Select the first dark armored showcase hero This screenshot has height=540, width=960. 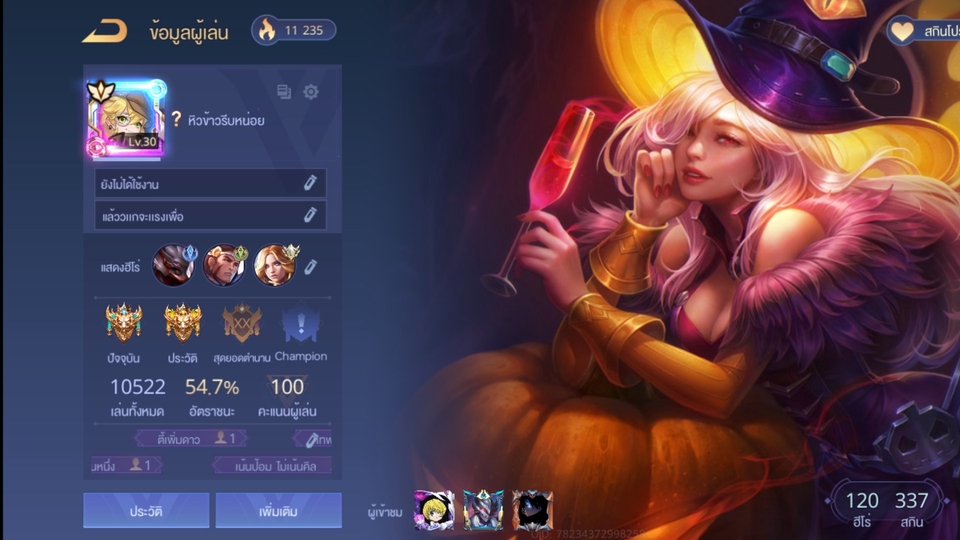point(173,266)
